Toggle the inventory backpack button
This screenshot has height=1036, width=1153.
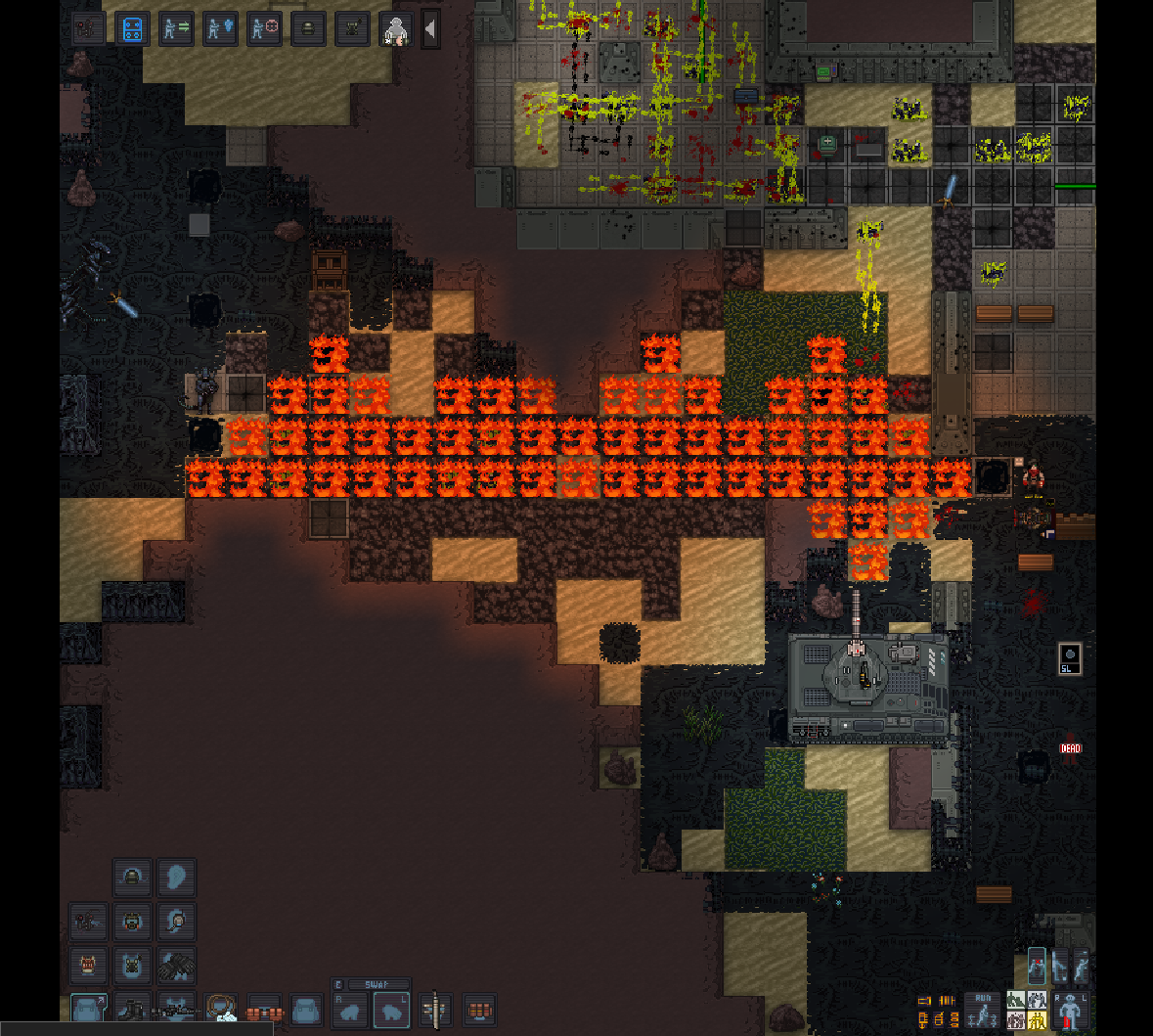[89, 1009]
